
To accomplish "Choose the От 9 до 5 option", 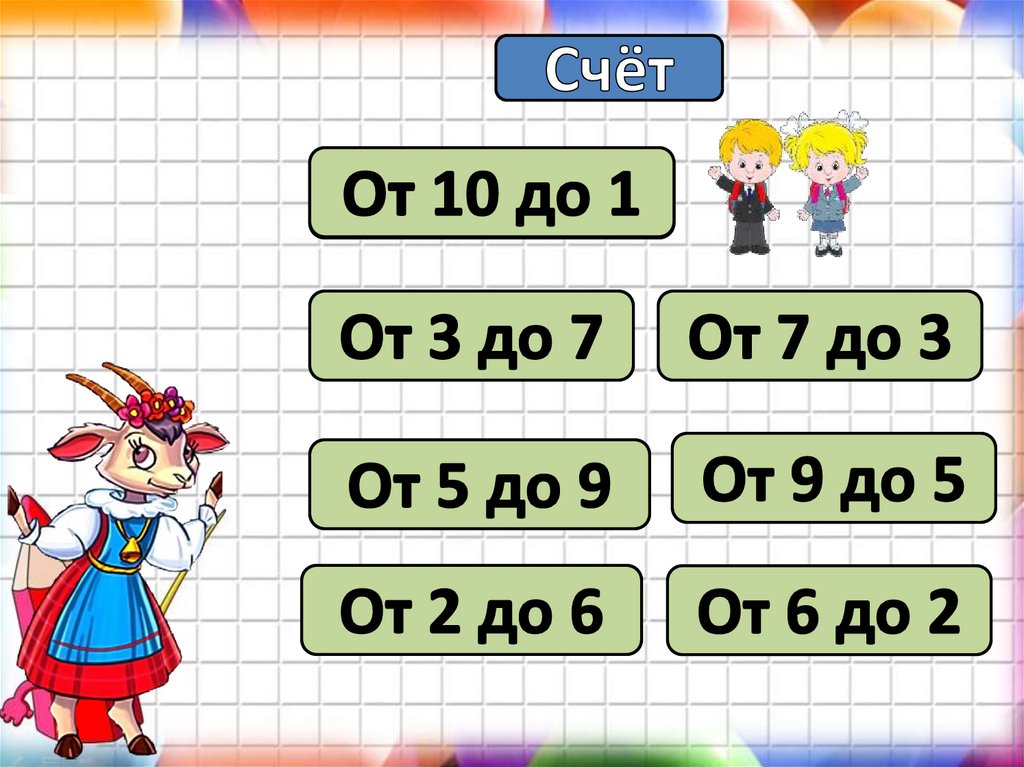I will [x=833, y=478].
